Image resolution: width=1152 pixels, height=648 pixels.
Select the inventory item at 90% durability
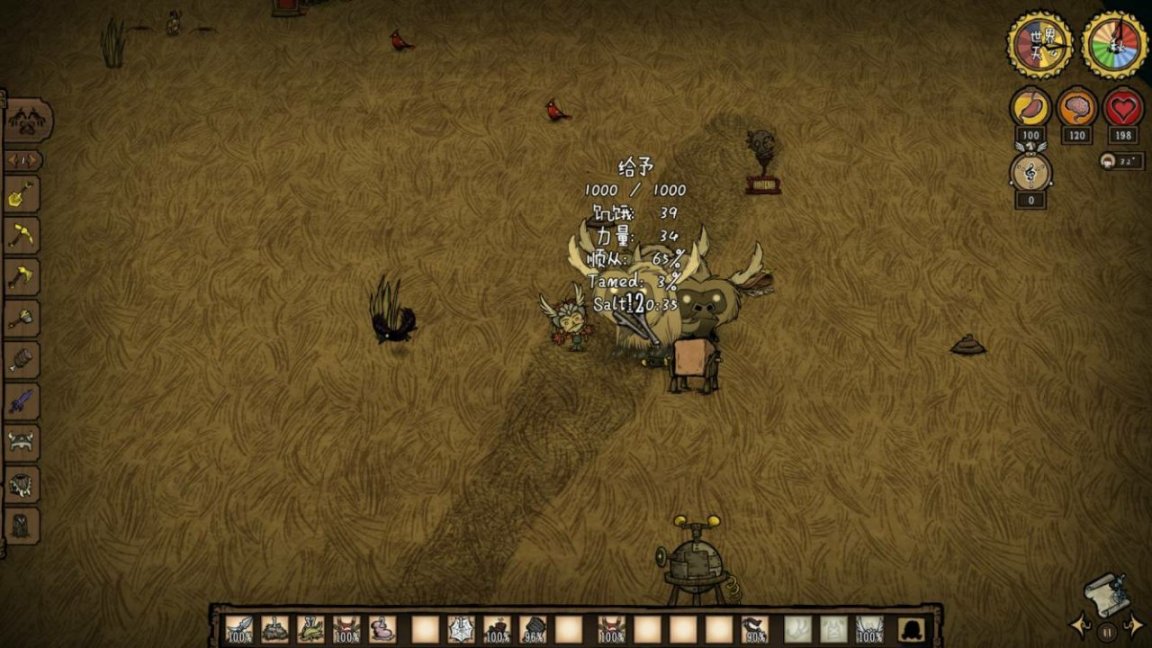point(756,629)
